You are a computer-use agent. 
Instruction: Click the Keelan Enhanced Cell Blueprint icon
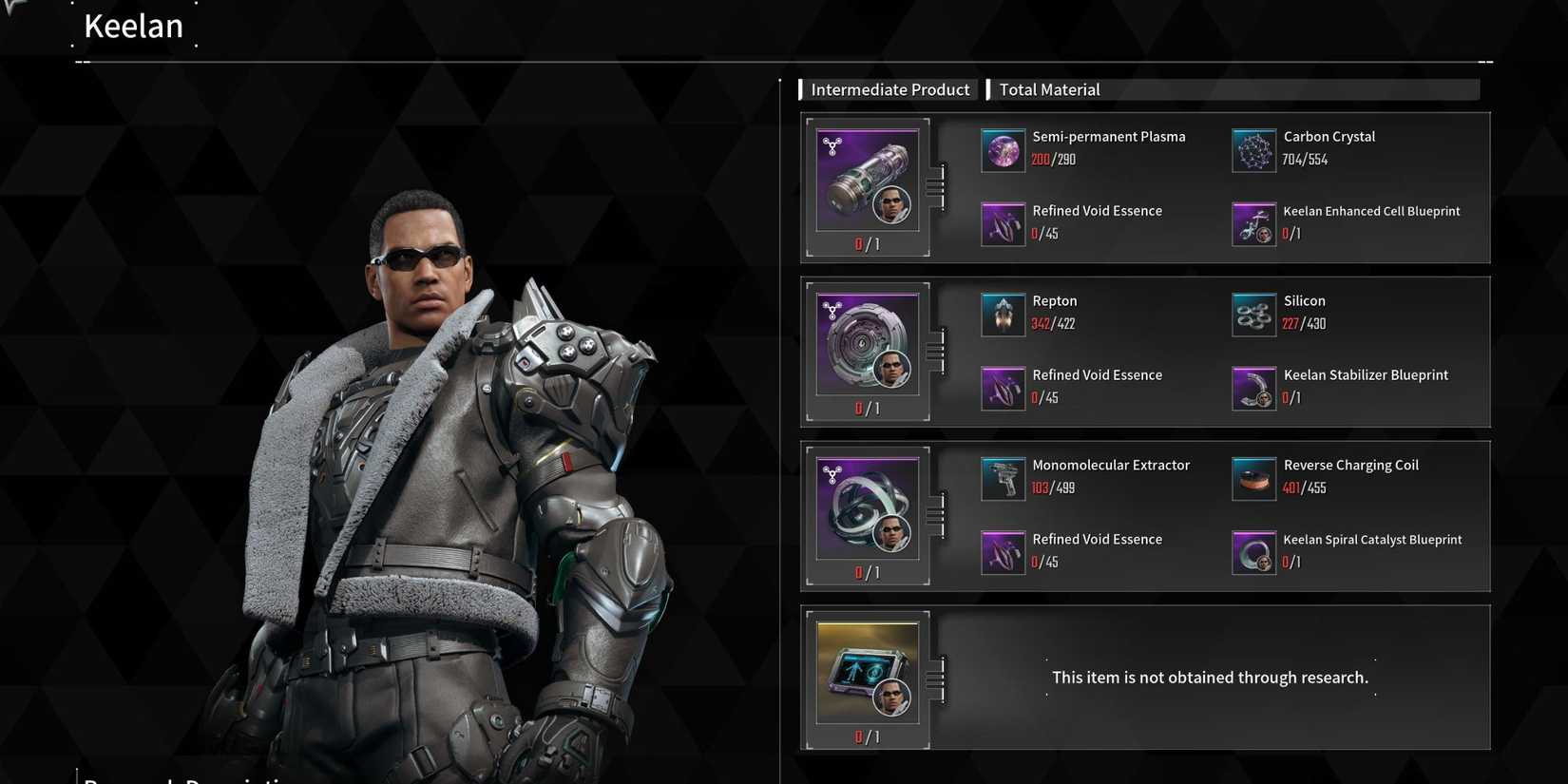(1253, 223)
